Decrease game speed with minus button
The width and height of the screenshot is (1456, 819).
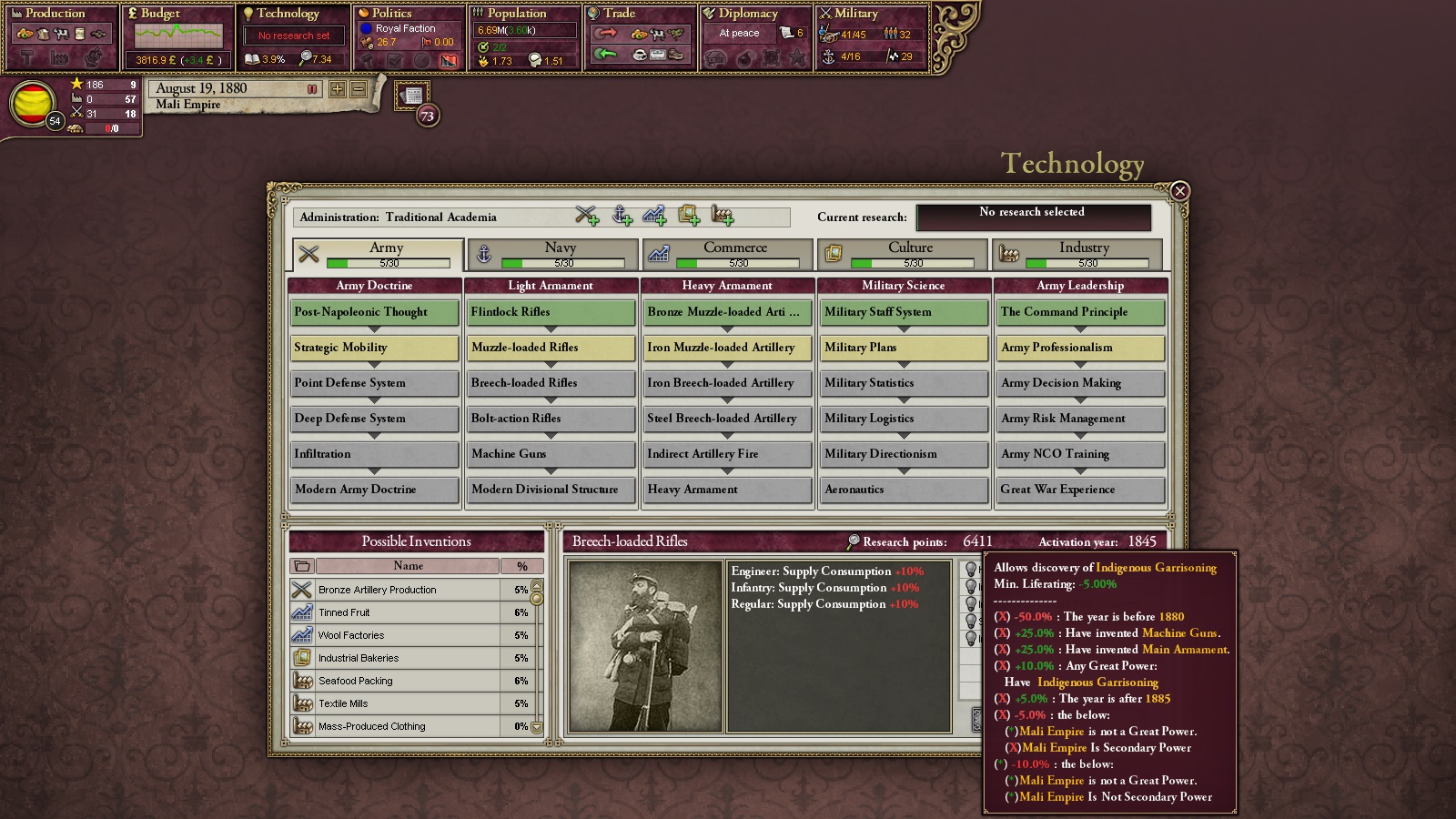click(x=359, y=89)
